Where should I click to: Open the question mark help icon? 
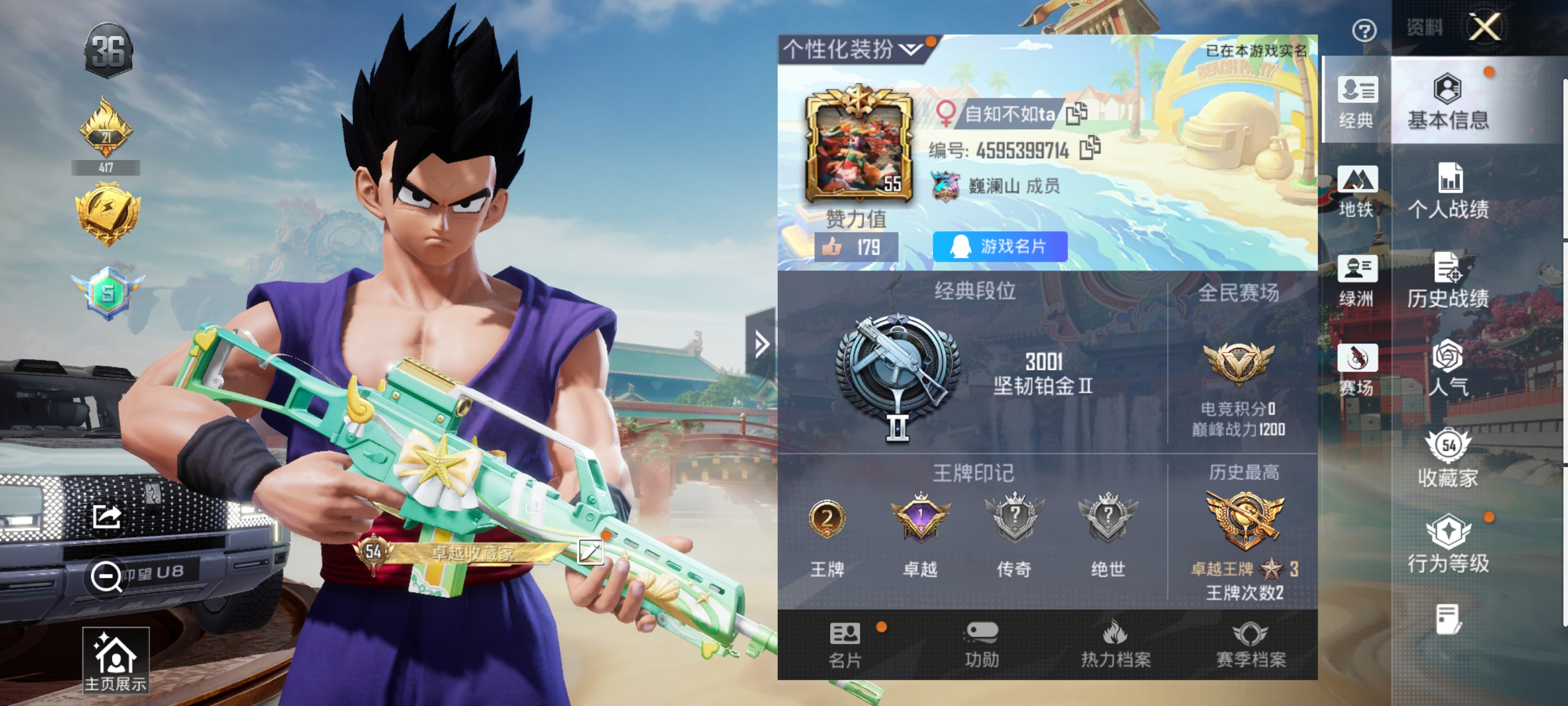[x=1364, y=30]
